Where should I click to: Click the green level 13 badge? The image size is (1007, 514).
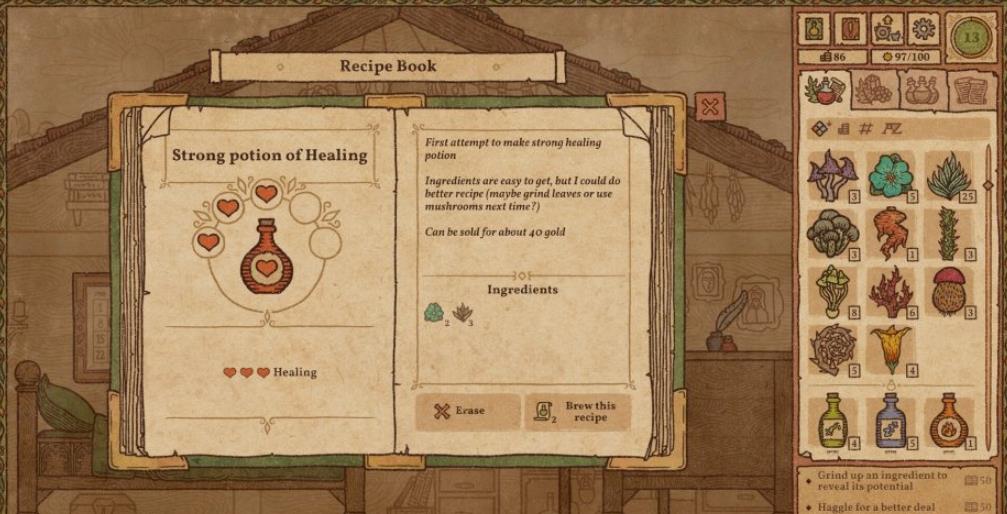pos(969,39)
